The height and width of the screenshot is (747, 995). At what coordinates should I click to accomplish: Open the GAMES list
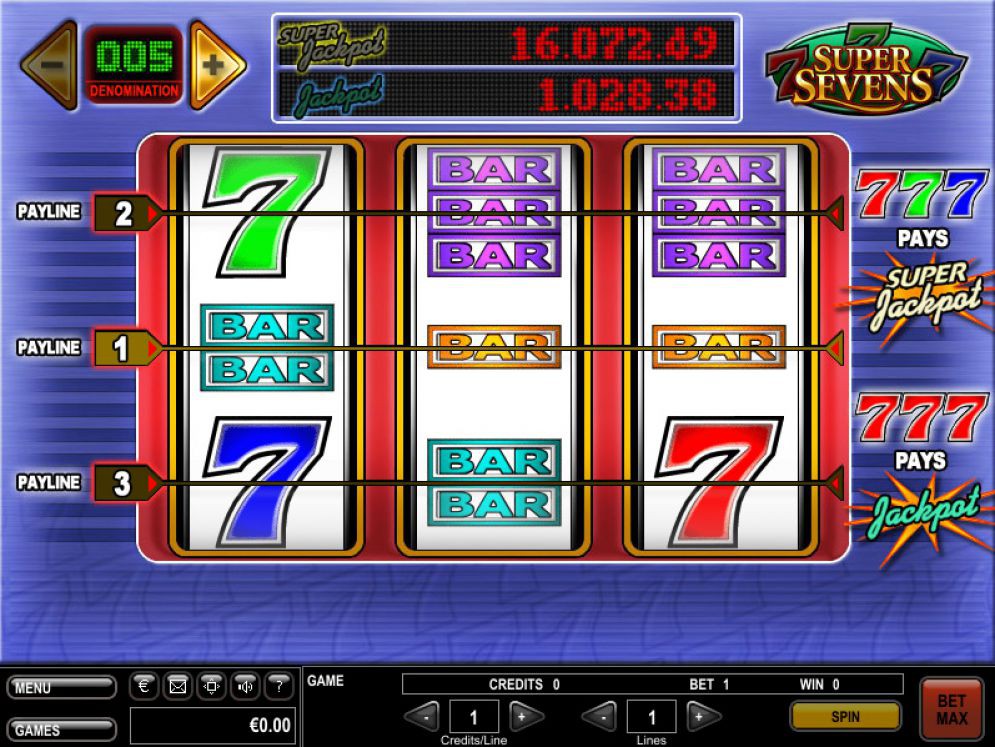61,729
